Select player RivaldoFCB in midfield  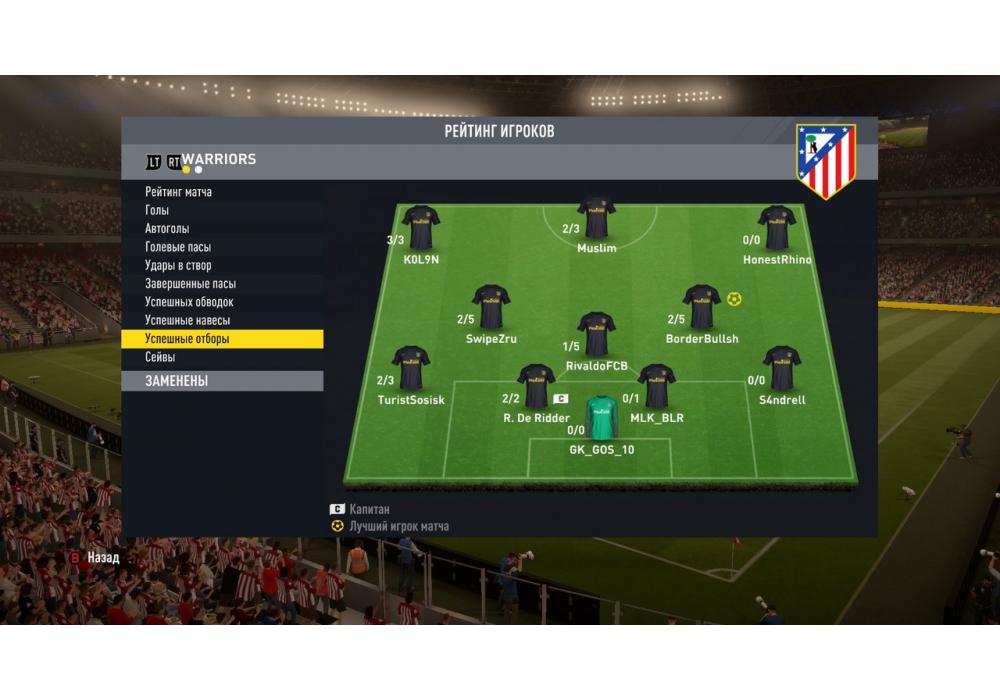pos(597,335)
